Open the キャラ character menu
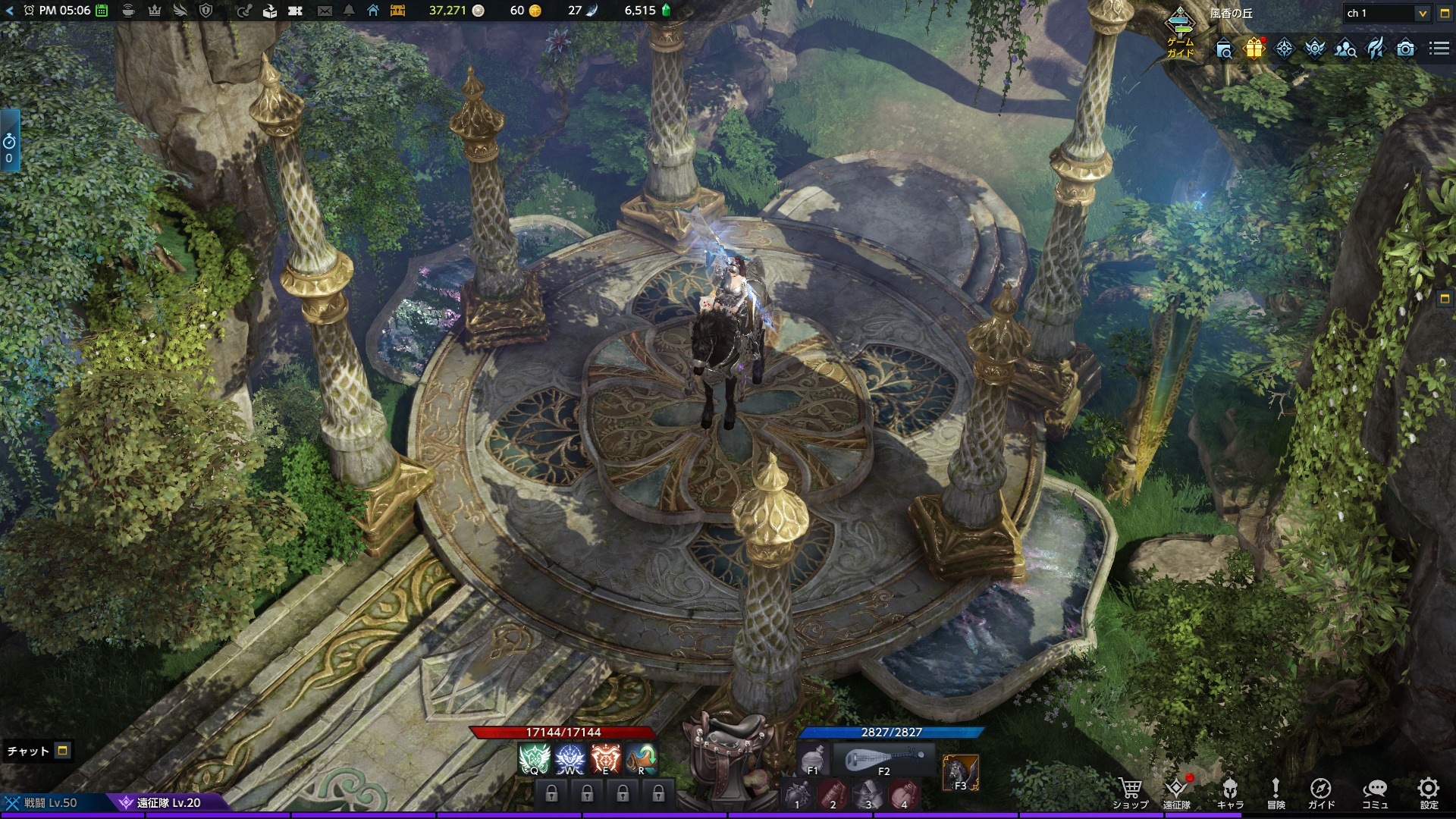The width and height of the screenshot is (1456, 819). (1229, 792)
